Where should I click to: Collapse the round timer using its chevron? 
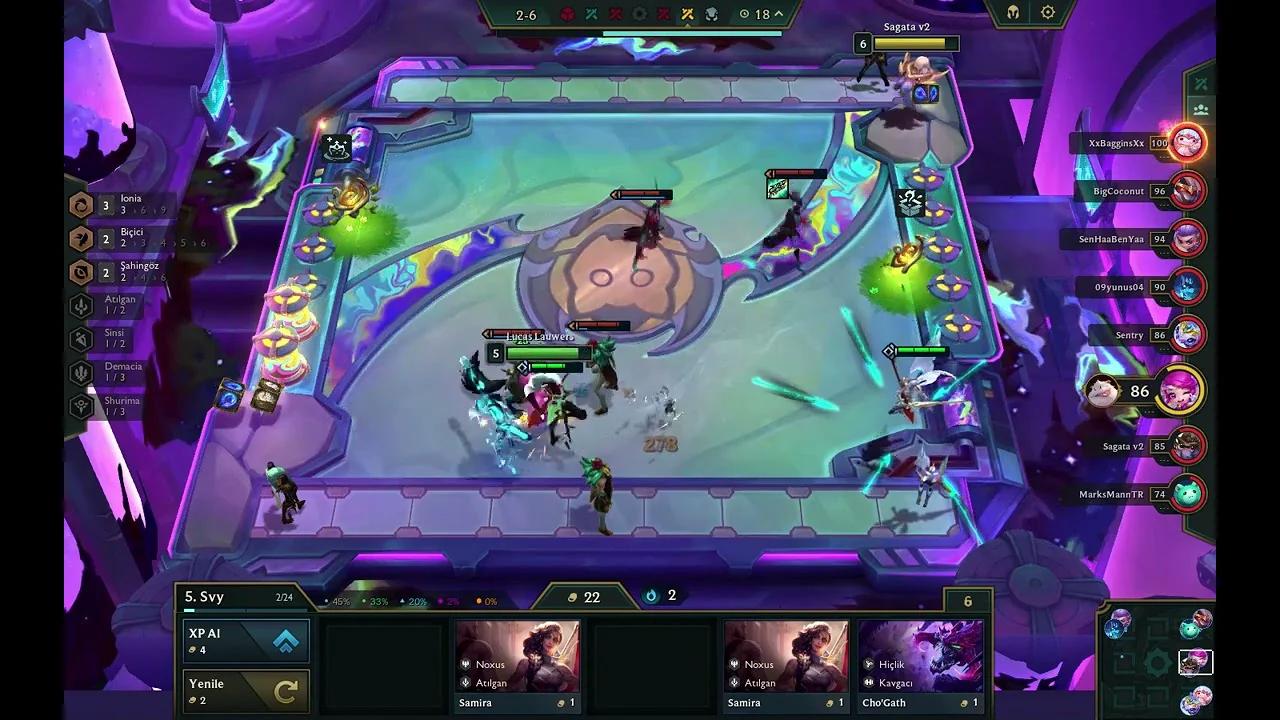pyautogui.click(x=778, y=14)
